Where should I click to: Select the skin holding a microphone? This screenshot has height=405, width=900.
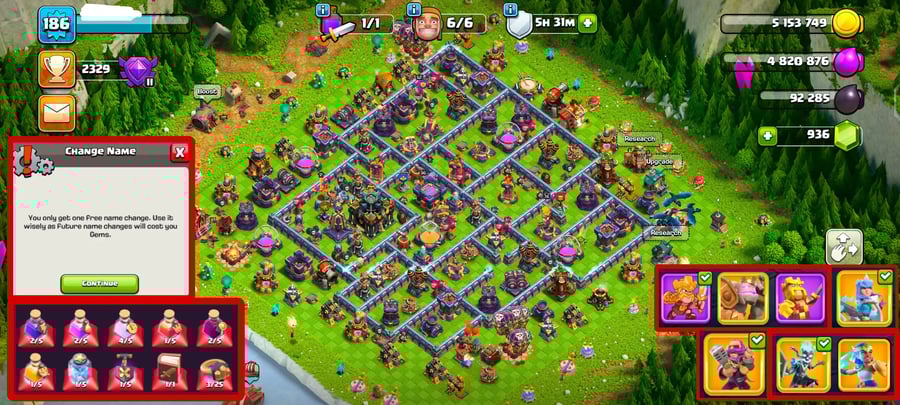[x=734, y=362]
